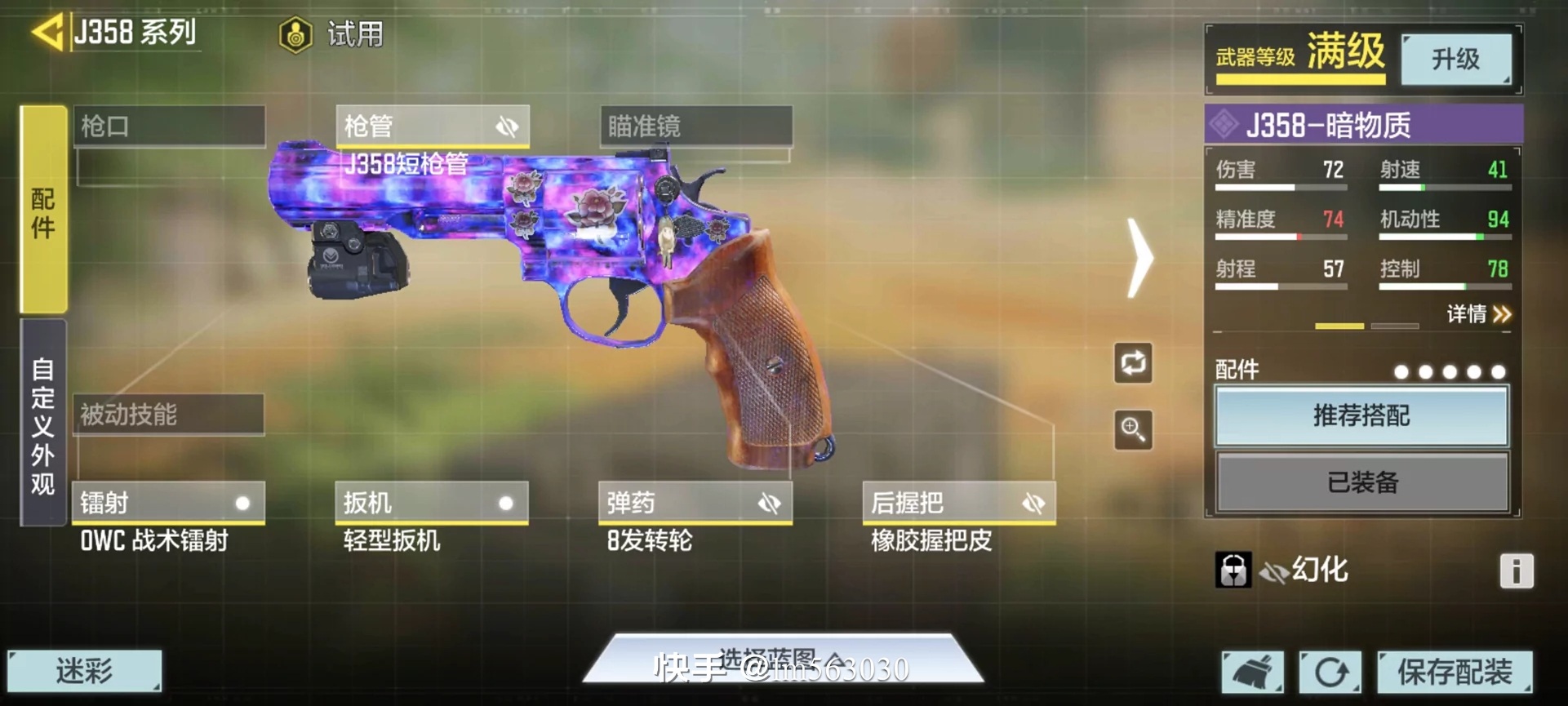Image resolution: width=1568 pixels, height=706 pixels.
Task: Open the 自定义外观 custom appearance tab
Action: [x=43, y=423]
